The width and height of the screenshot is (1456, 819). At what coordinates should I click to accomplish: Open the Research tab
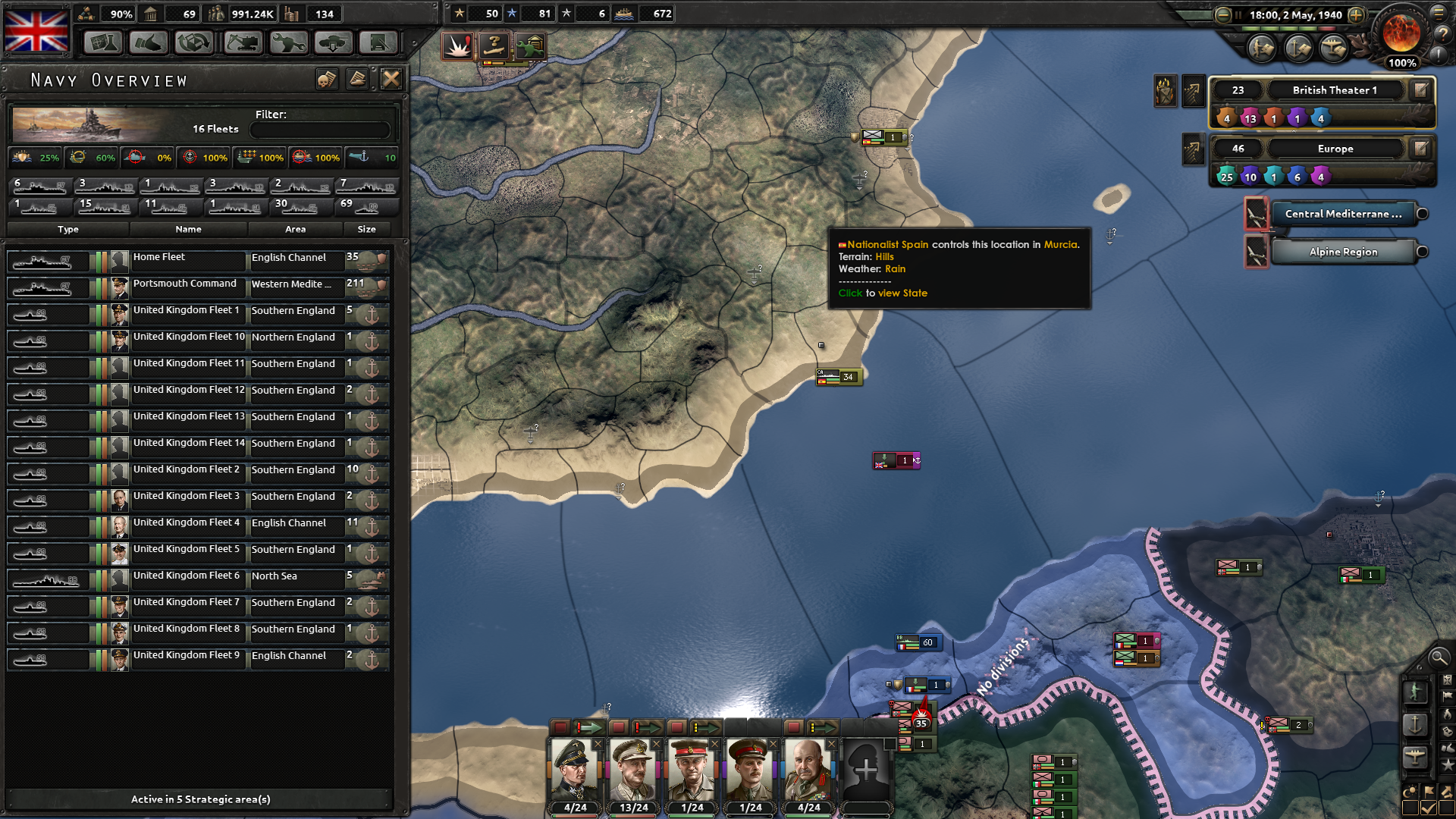coord(104,42)
